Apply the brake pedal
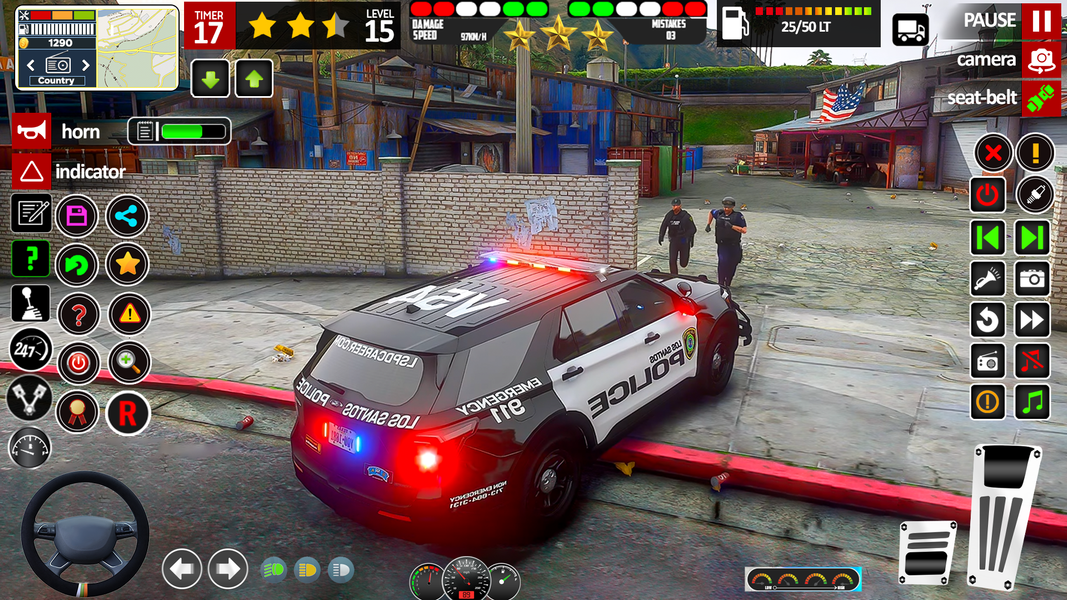1067x600 pixels. 926,553
